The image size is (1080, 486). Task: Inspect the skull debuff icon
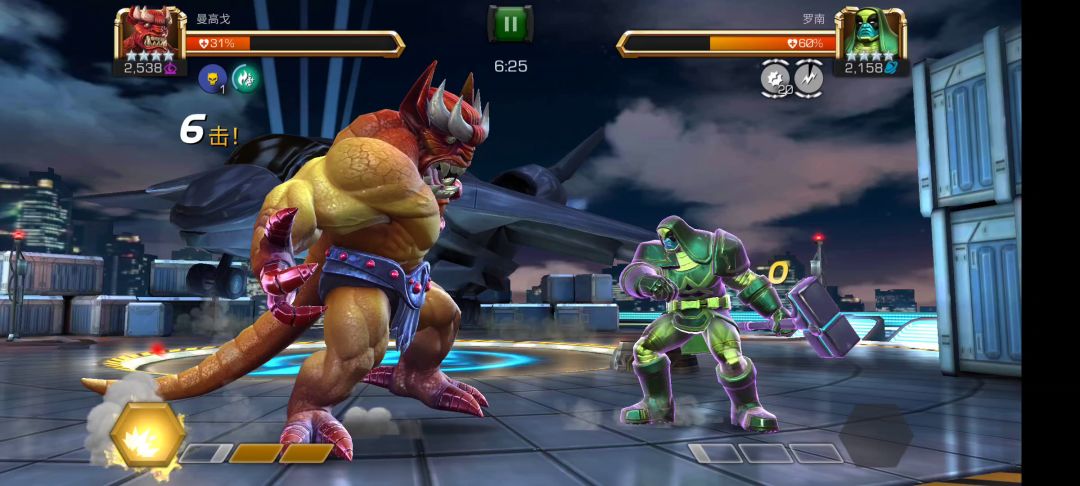[x=212, y=78]
